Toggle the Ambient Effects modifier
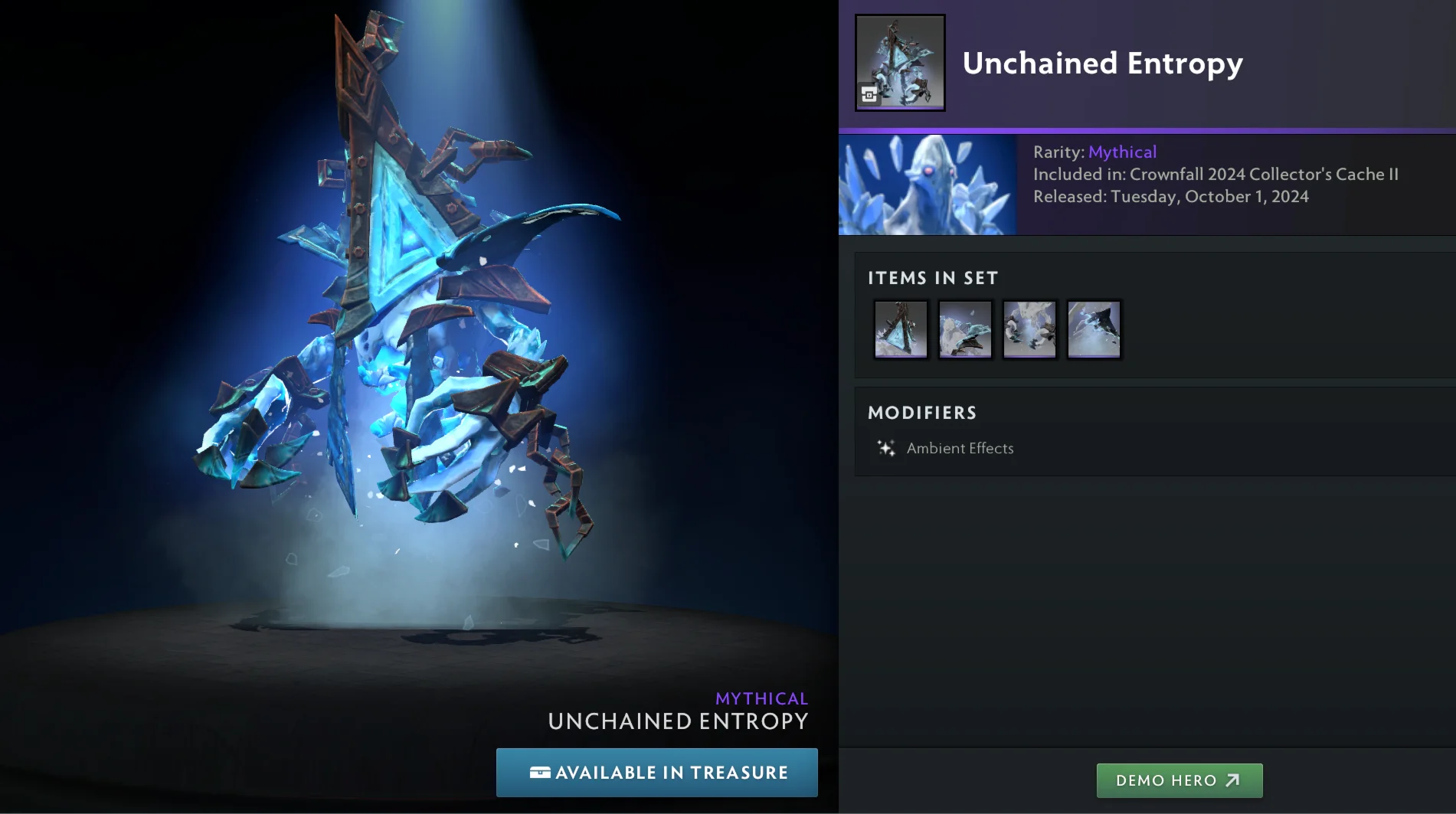 pyautogui.click(x=960, y=448)
